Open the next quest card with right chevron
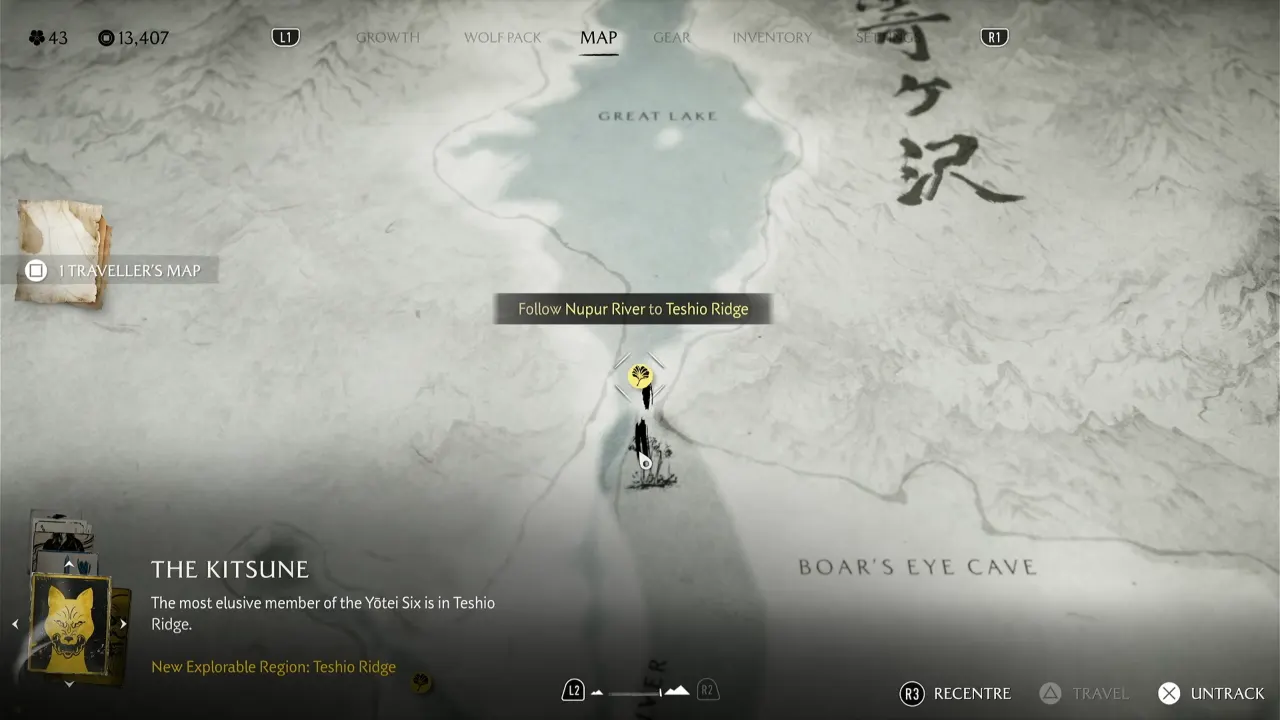 (x=122, y=622)
